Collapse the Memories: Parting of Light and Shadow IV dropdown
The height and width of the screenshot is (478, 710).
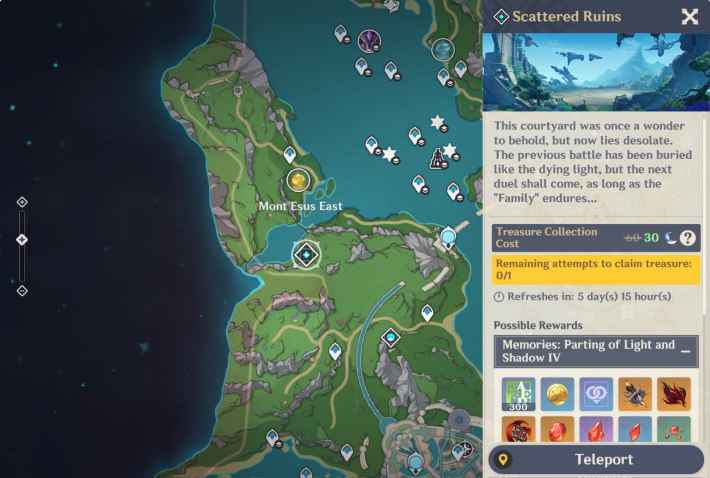point(686,351)
